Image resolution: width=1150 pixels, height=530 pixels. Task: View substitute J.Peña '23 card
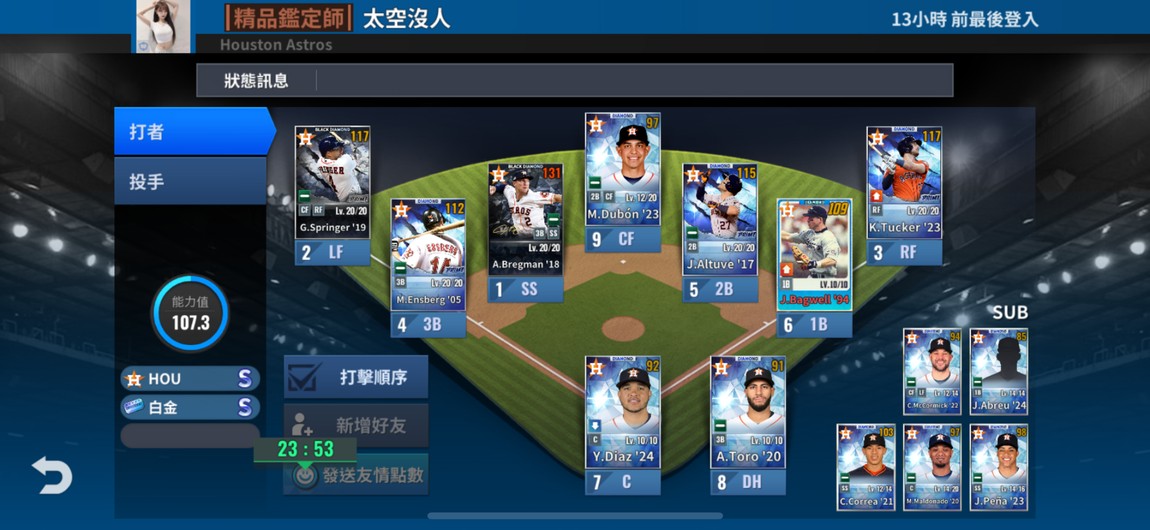coord(999,466)
